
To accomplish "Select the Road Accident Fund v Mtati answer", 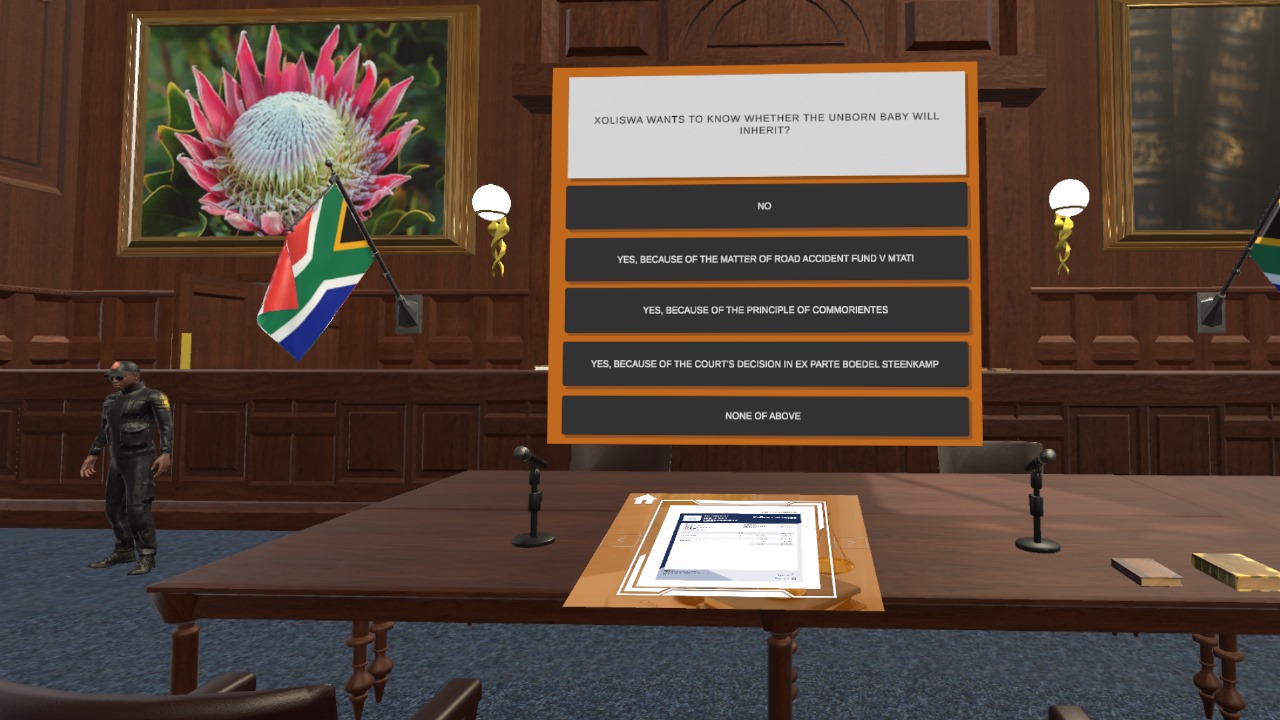I will 766,259.
